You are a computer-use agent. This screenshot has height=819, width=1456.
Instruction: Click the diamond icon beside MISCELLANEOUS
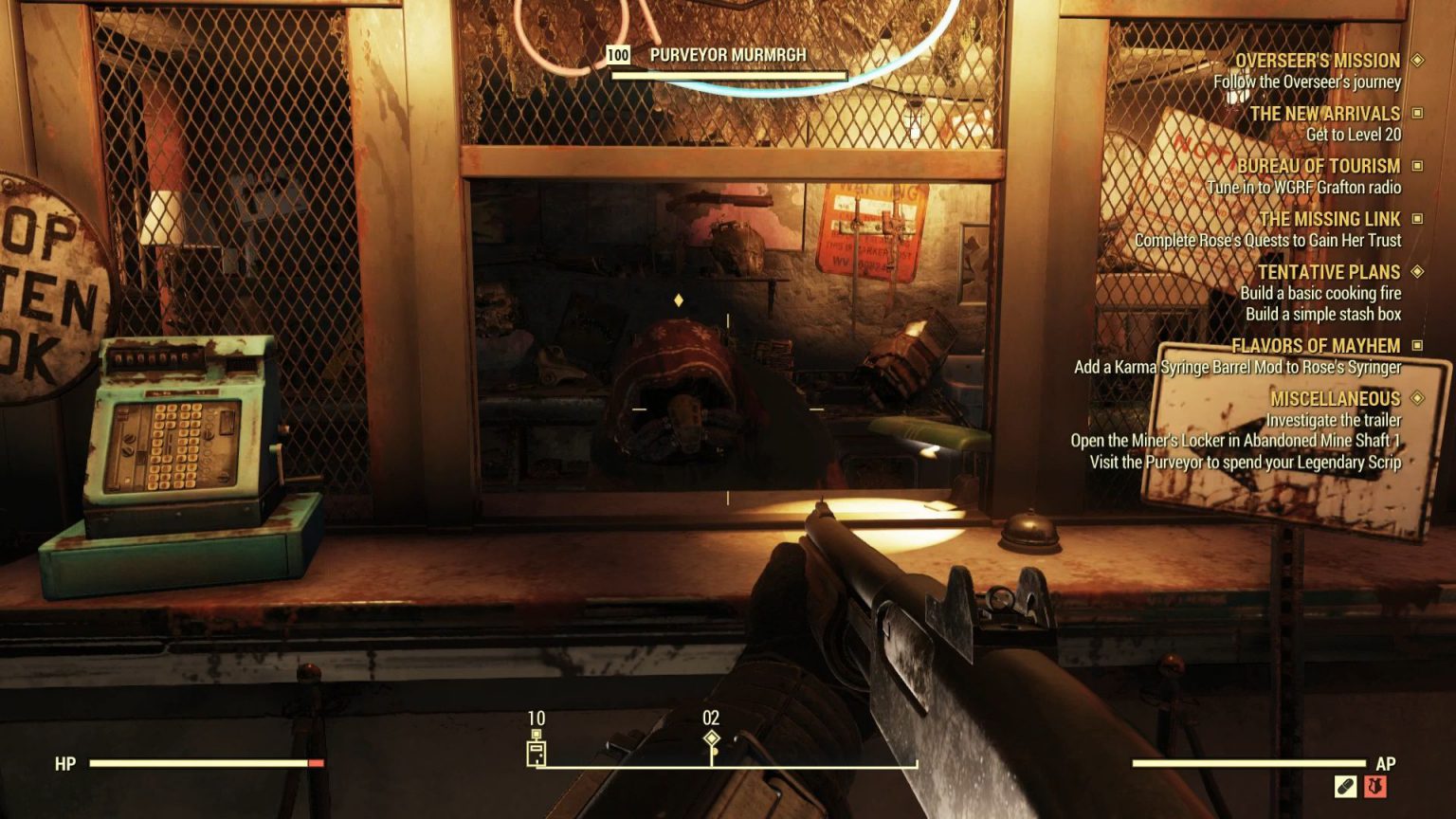click(x=1419, y=399)
